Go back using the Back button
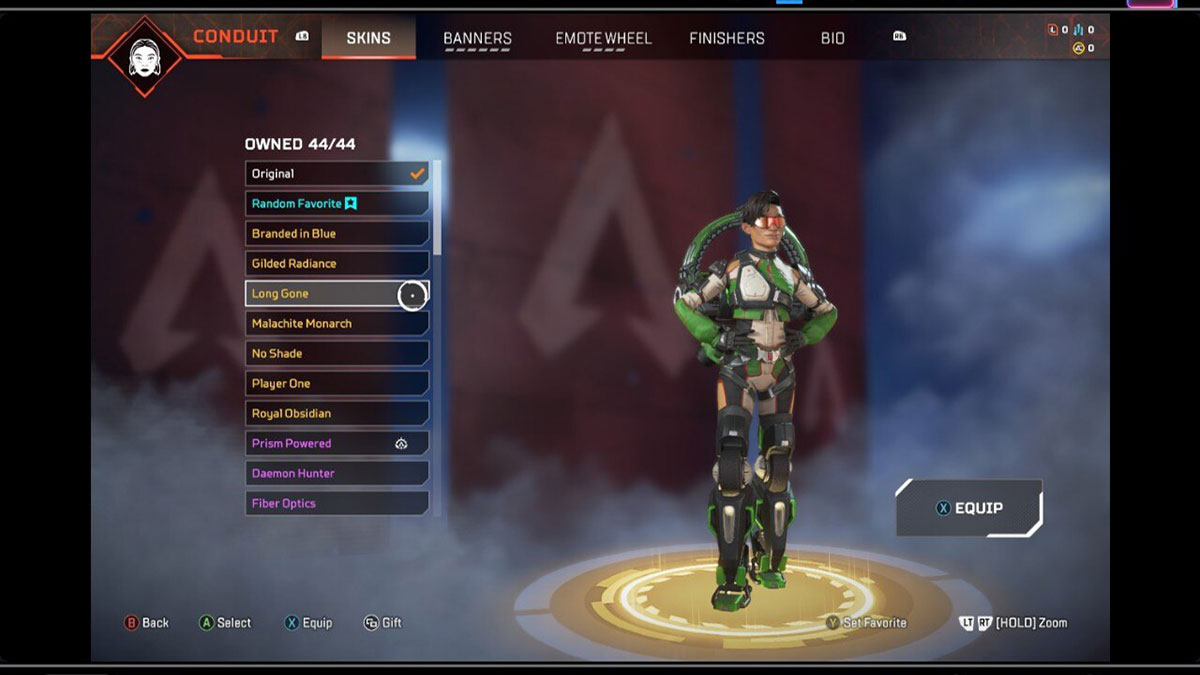This screenshot has width=1200, height=675. coord(146,623)
